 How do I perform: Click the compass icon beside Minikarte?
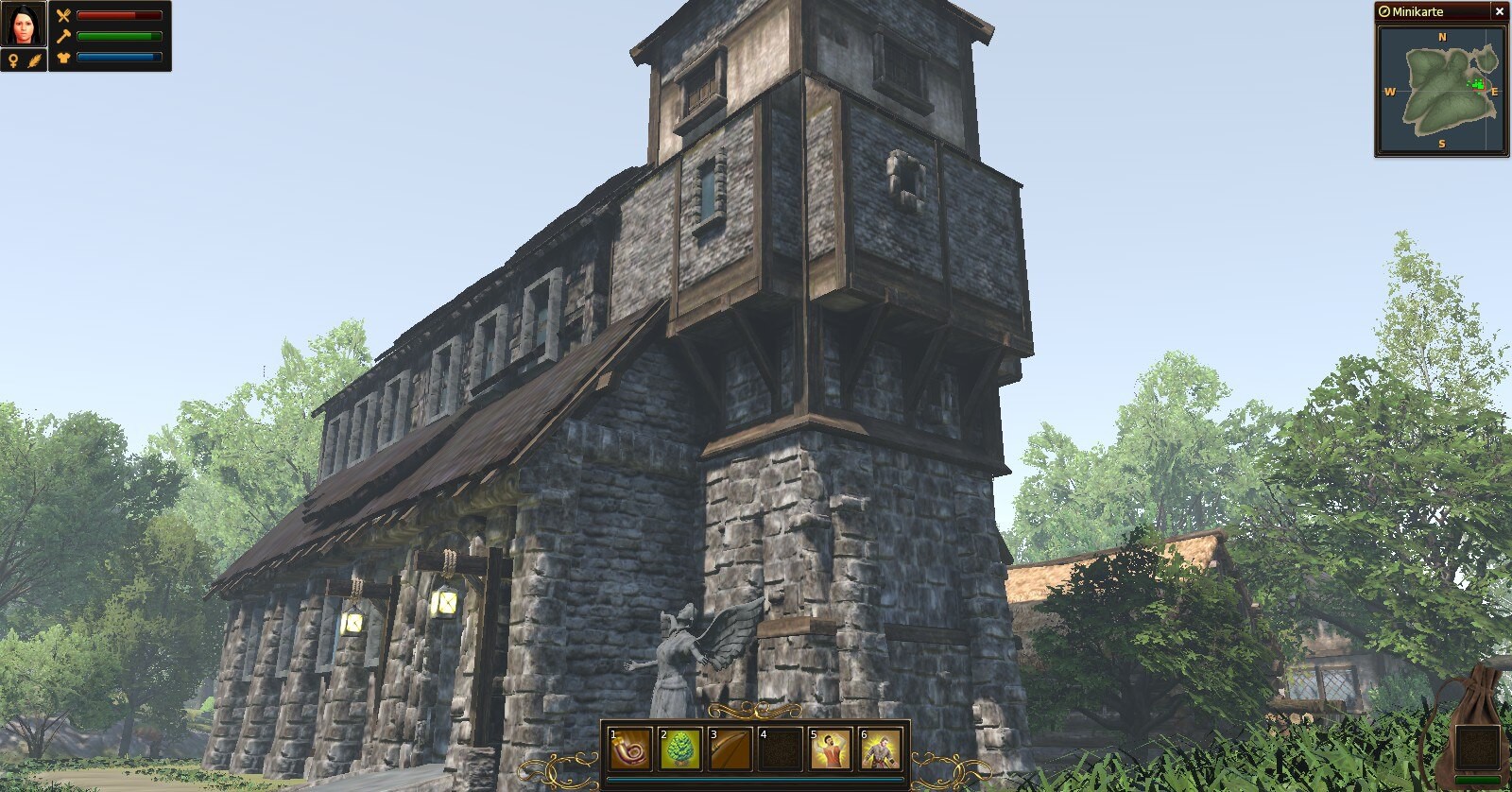1384,11
